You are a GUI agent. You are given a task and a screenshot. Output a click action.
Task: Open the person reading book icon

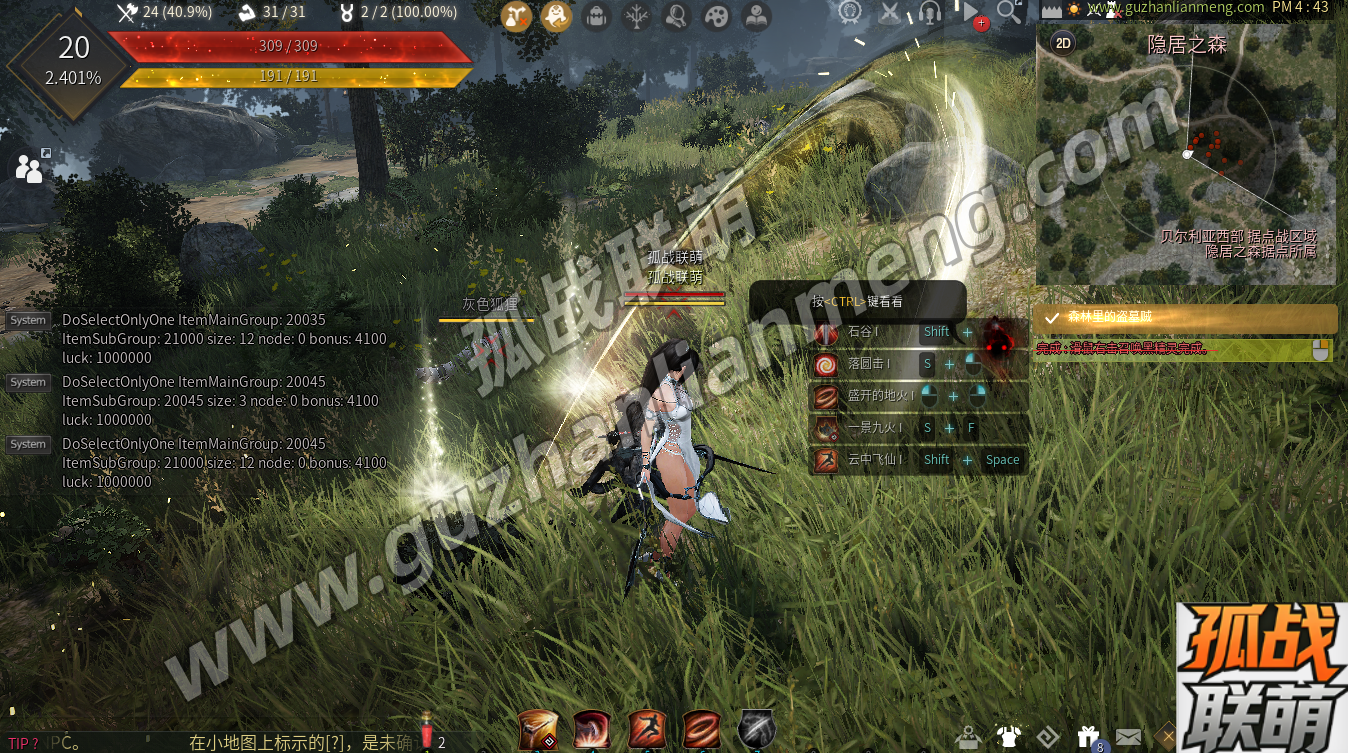[x=757, y=15]
